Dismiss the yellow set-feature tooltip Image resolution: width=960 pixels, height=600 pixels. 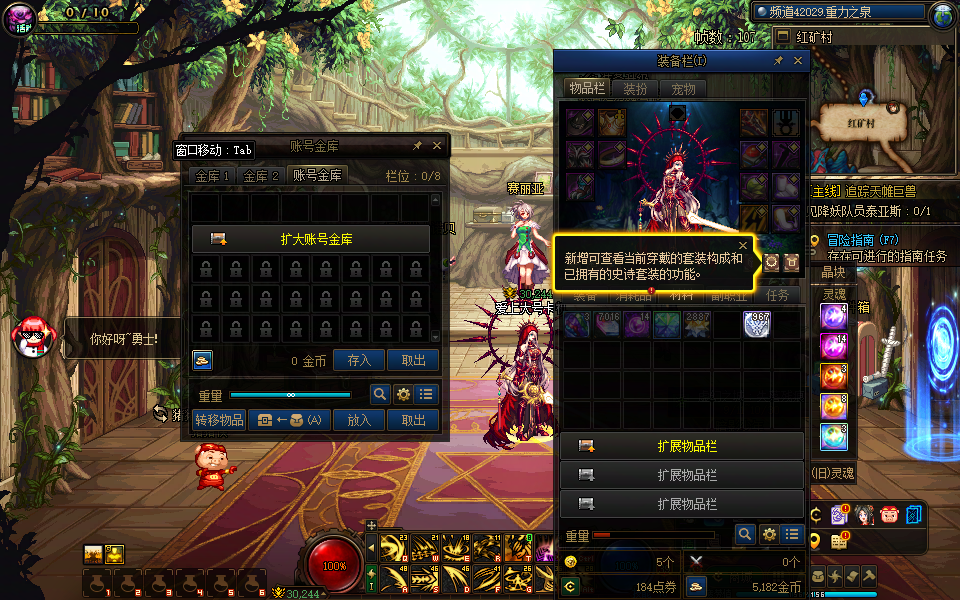[x=743, y=245]
